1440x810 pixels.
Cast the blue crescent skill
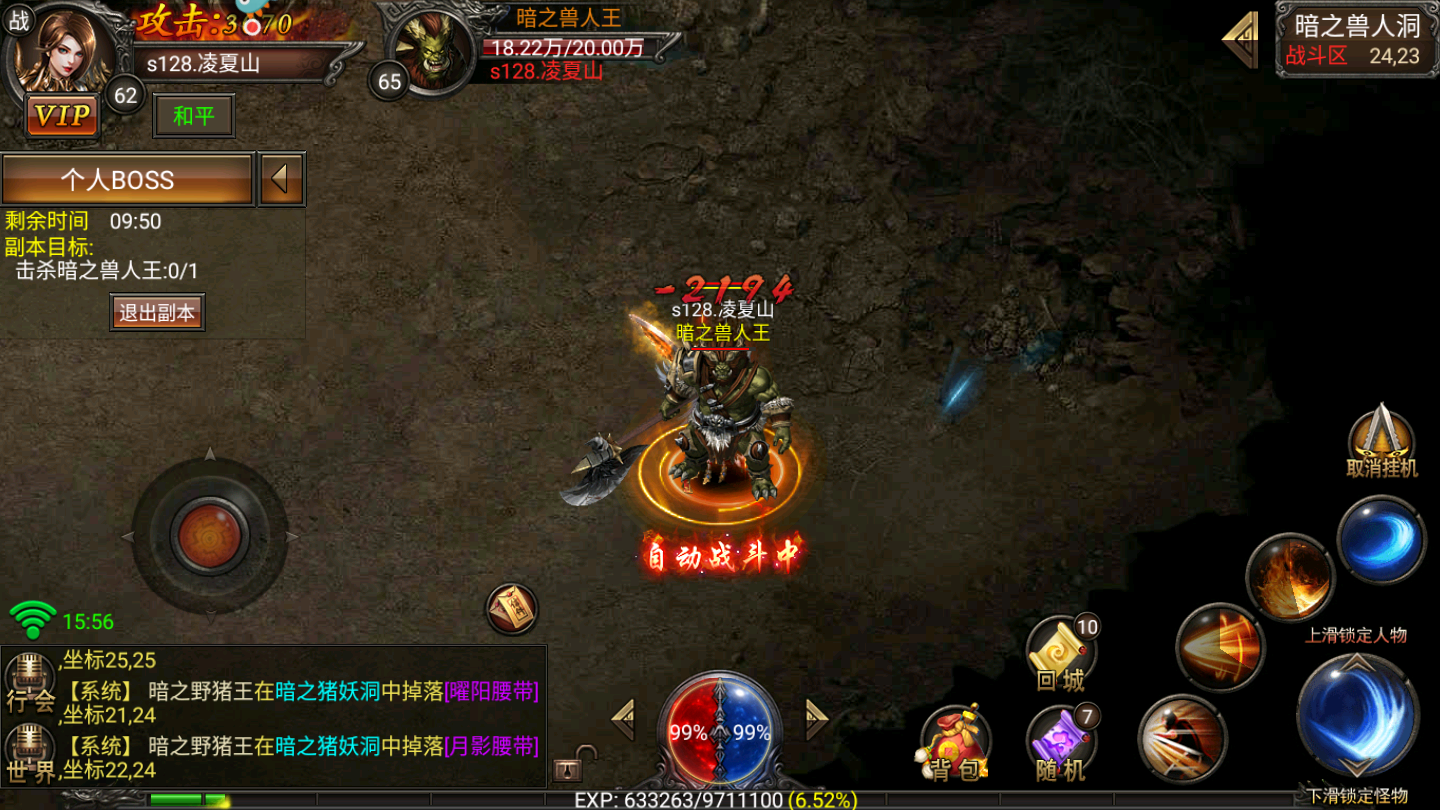[1381, 541]
